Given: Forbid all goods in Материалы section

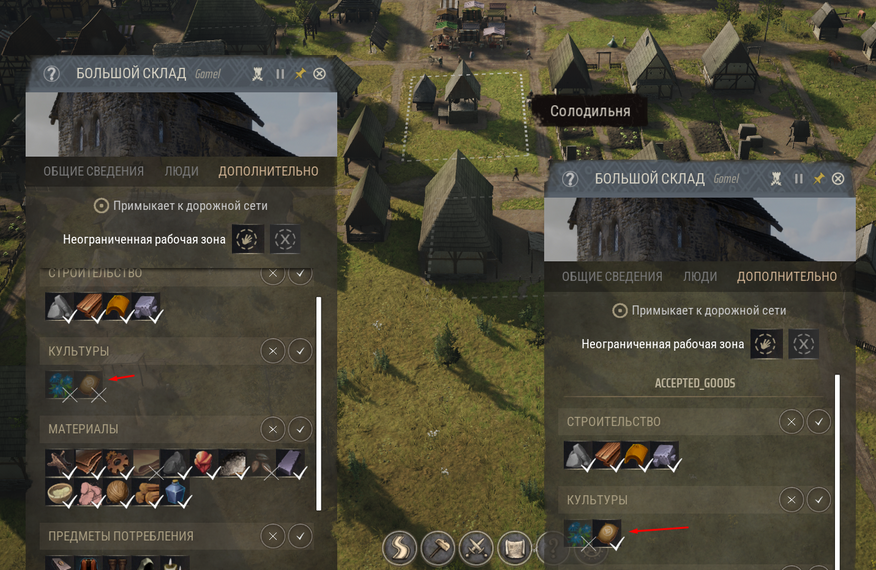Looking at the screenshot, I should pos(272,429).
